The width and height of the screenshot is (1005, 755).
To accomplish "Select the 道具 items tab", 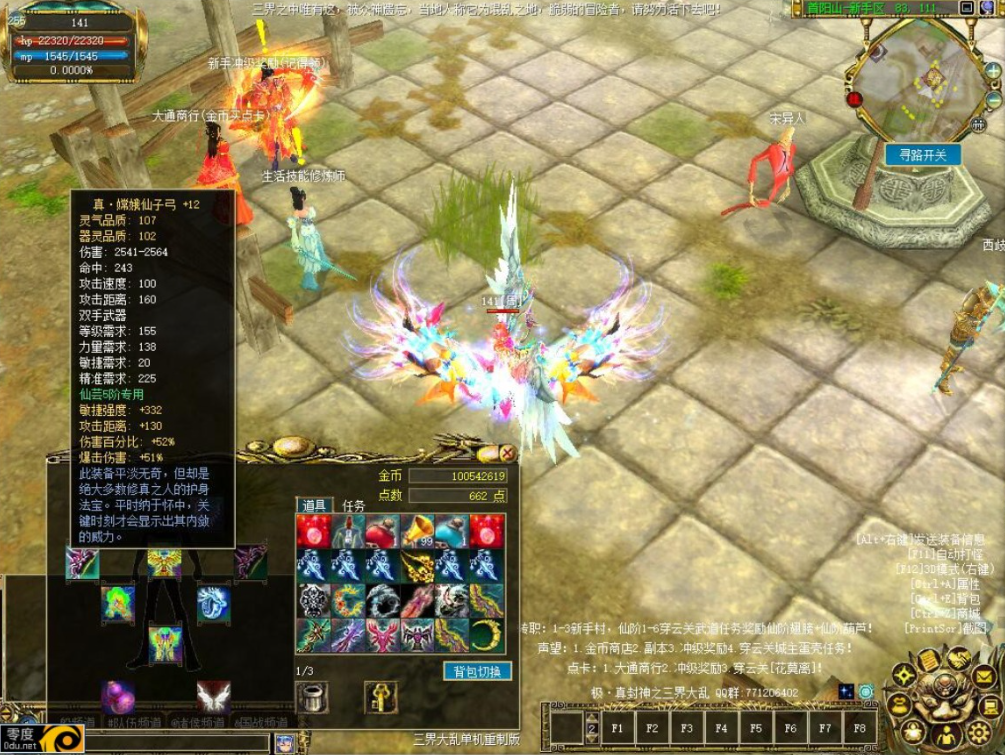I will point(314,506).
